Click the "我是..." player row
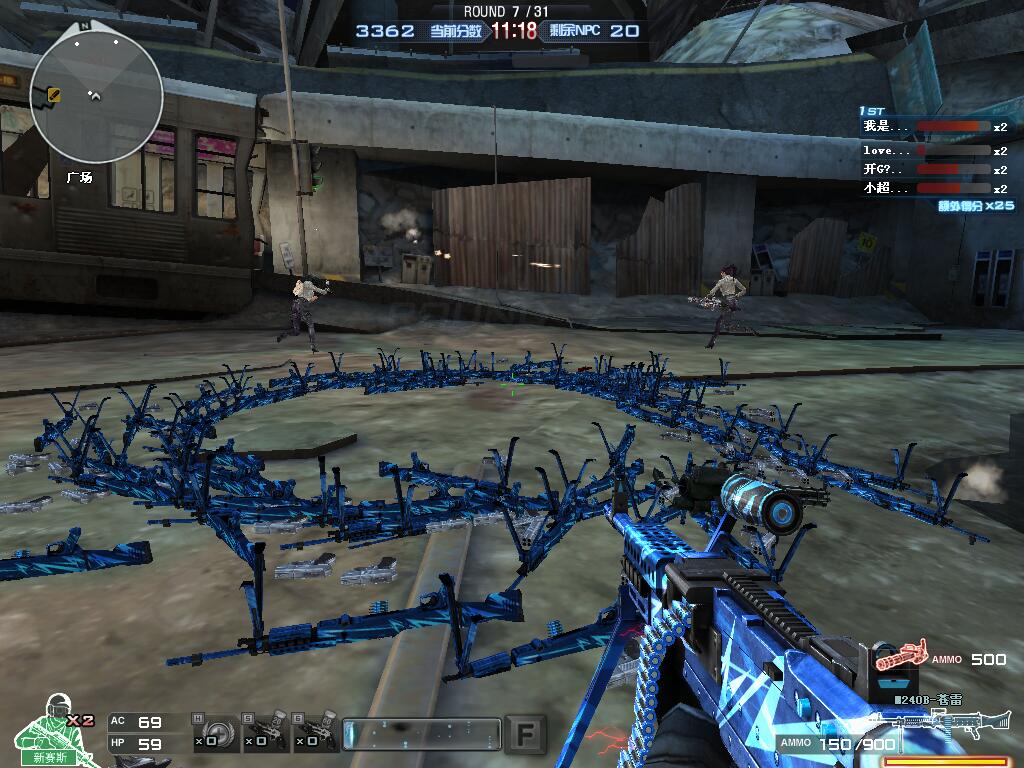1024x768 pixels. pyautogui.click(x=934, y=127)
